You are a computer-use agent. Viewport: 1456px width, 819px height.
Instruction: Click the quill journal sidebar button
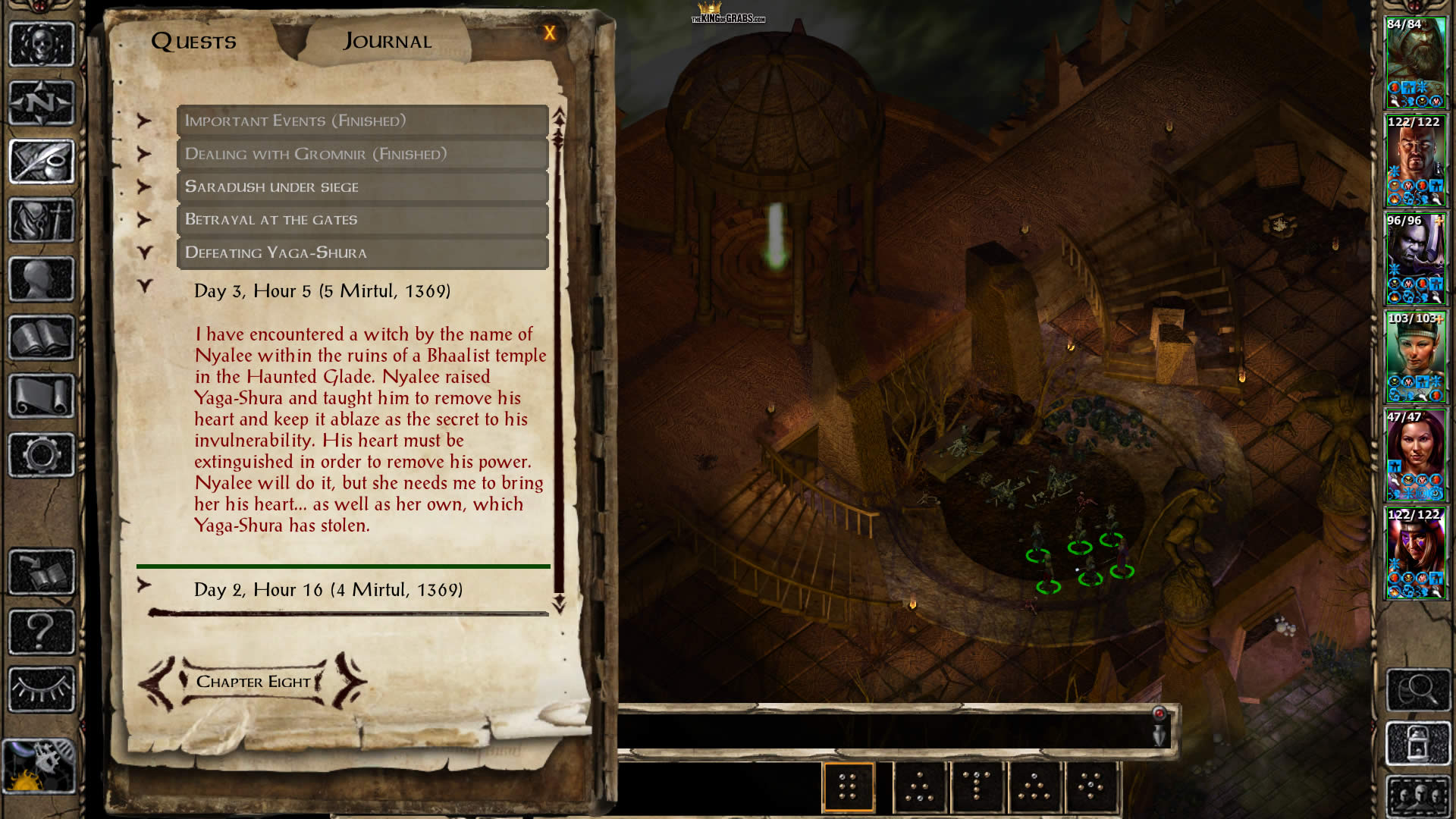pyautogui.click(x=42, y=161)
